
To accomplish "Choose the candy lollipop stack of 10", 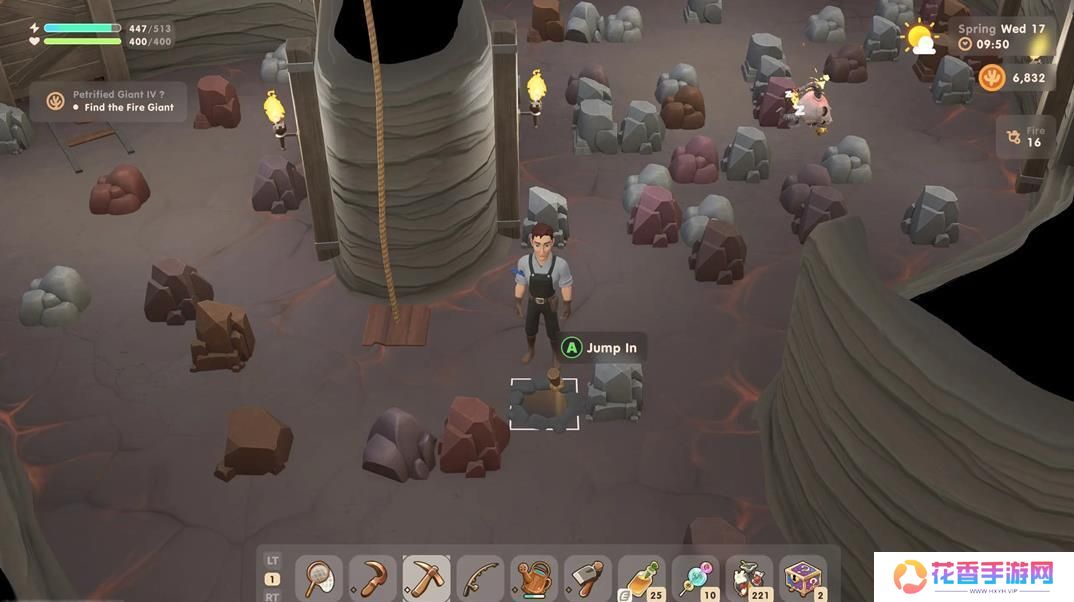I will click(696, 578).
